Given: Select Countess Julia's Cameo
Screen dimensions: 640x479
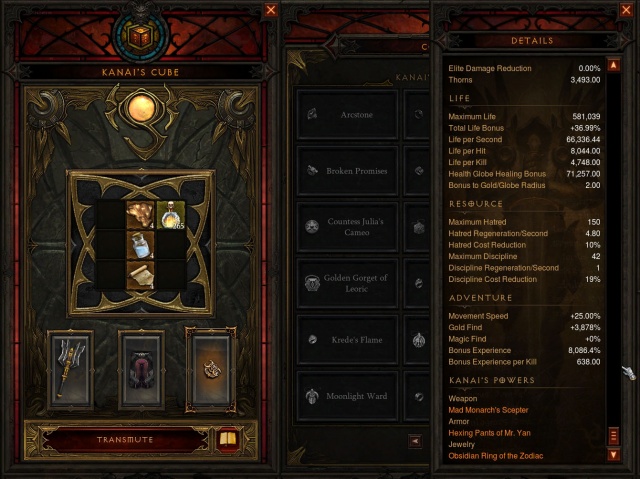Looking at the screenshot, I should pos(347,227).
